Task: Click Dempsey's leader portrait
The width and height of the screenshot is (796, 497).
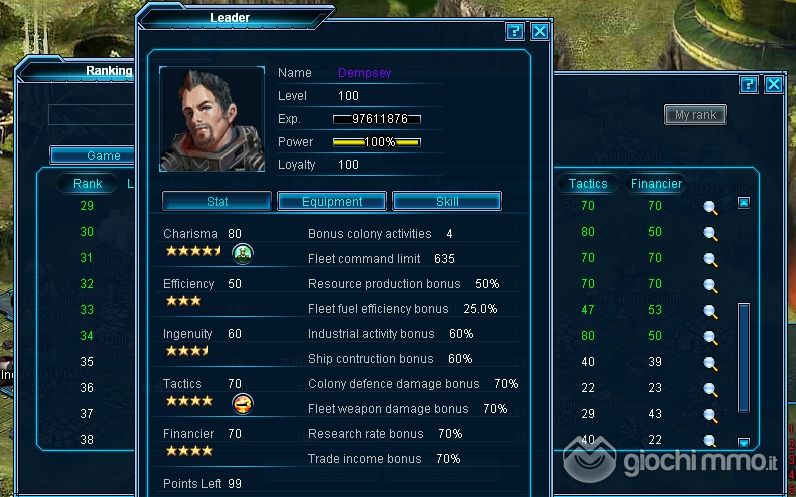Action: pyautogui.click(x=211, y=119)
